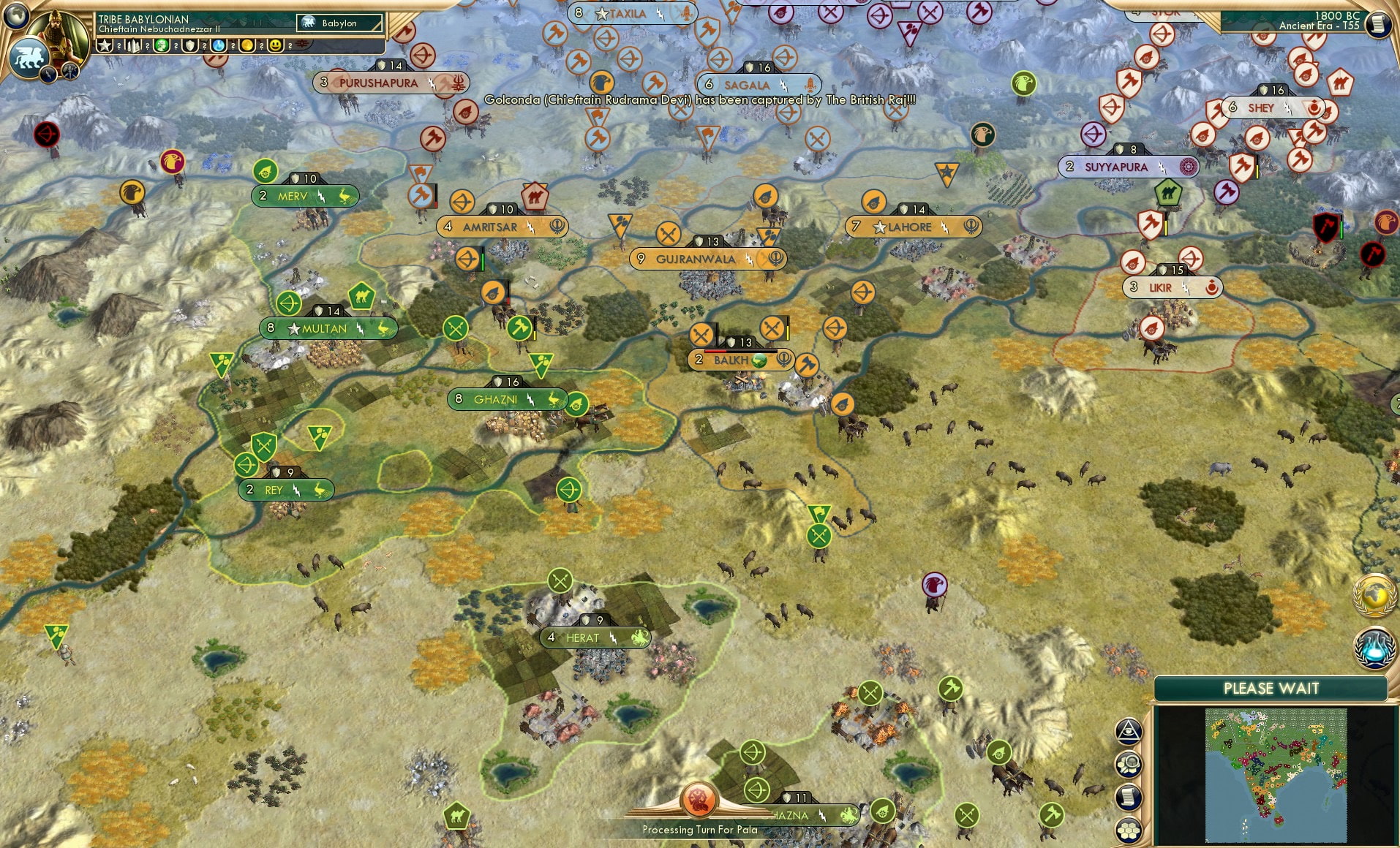Click the golden globe icon on the right edge
Viewport: 1400px width, 848px height.
tap(1374, 594)
